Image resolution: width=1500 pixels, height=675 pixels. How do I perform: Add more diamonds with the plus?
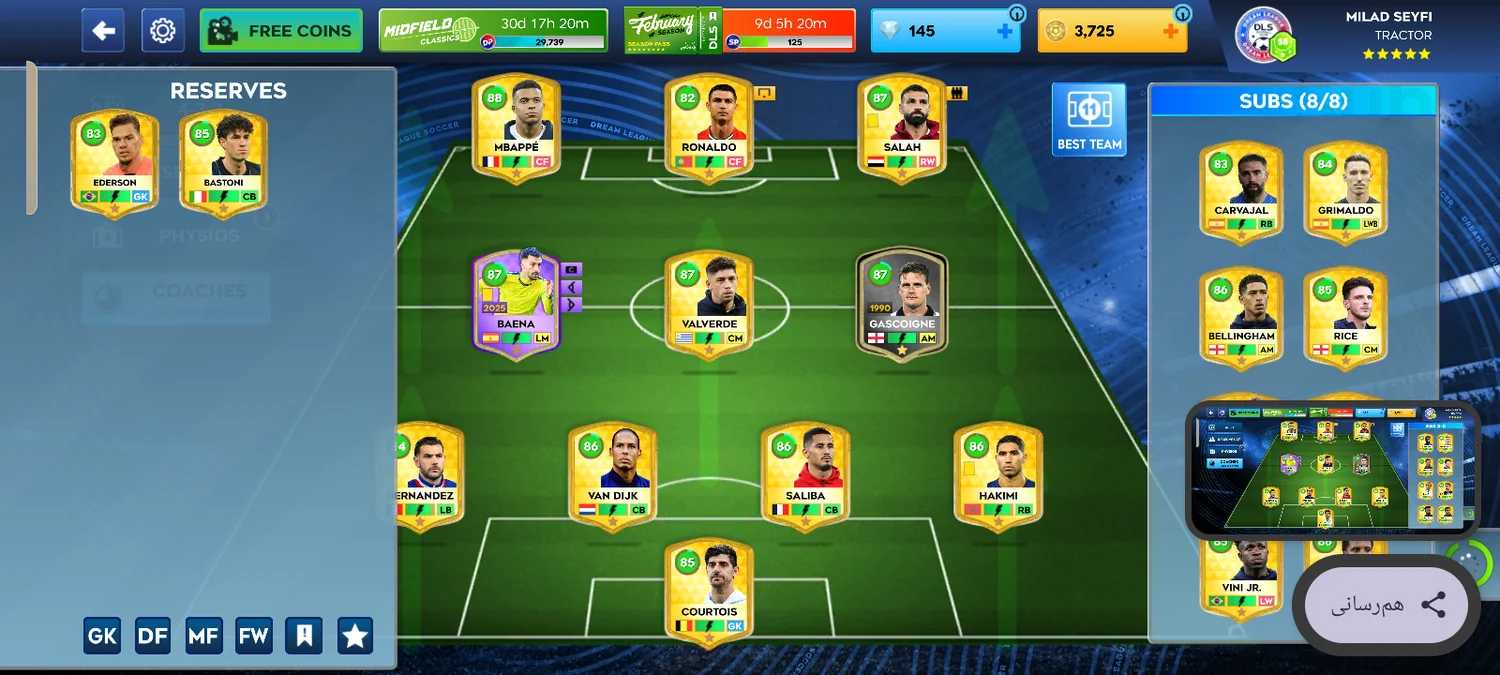pyautogui.click(x=1004, y=31)
